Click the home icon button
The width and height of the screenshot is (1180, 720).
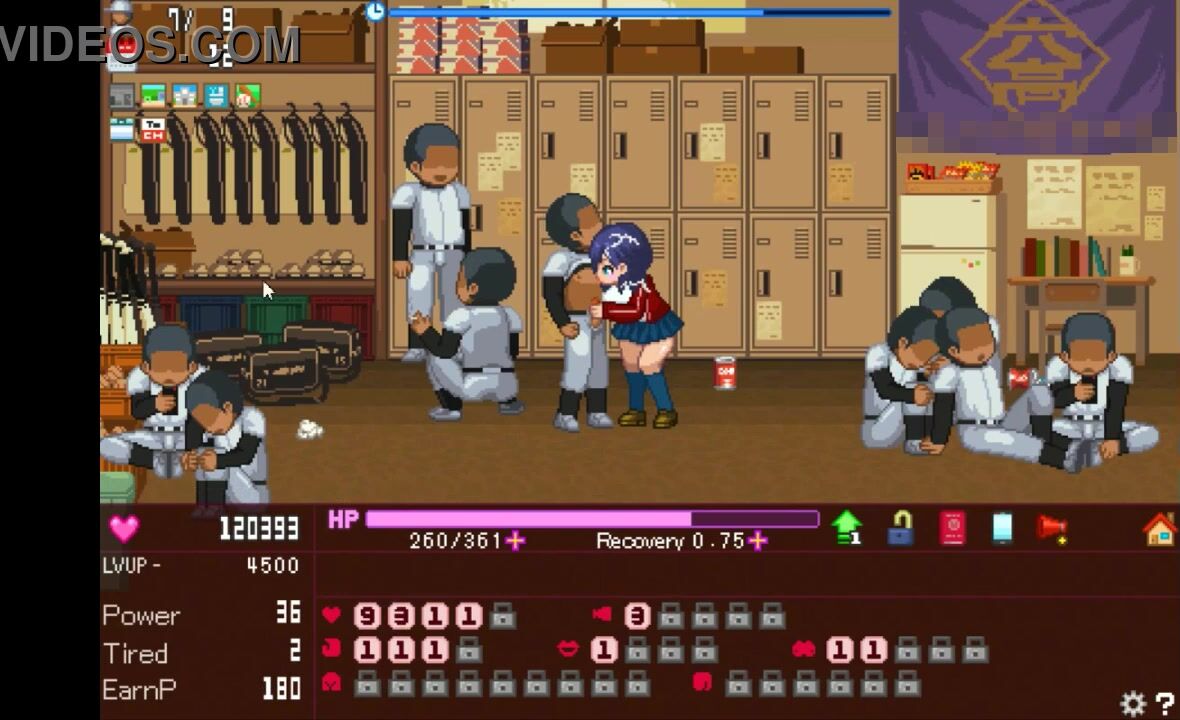pos(1159,528)
